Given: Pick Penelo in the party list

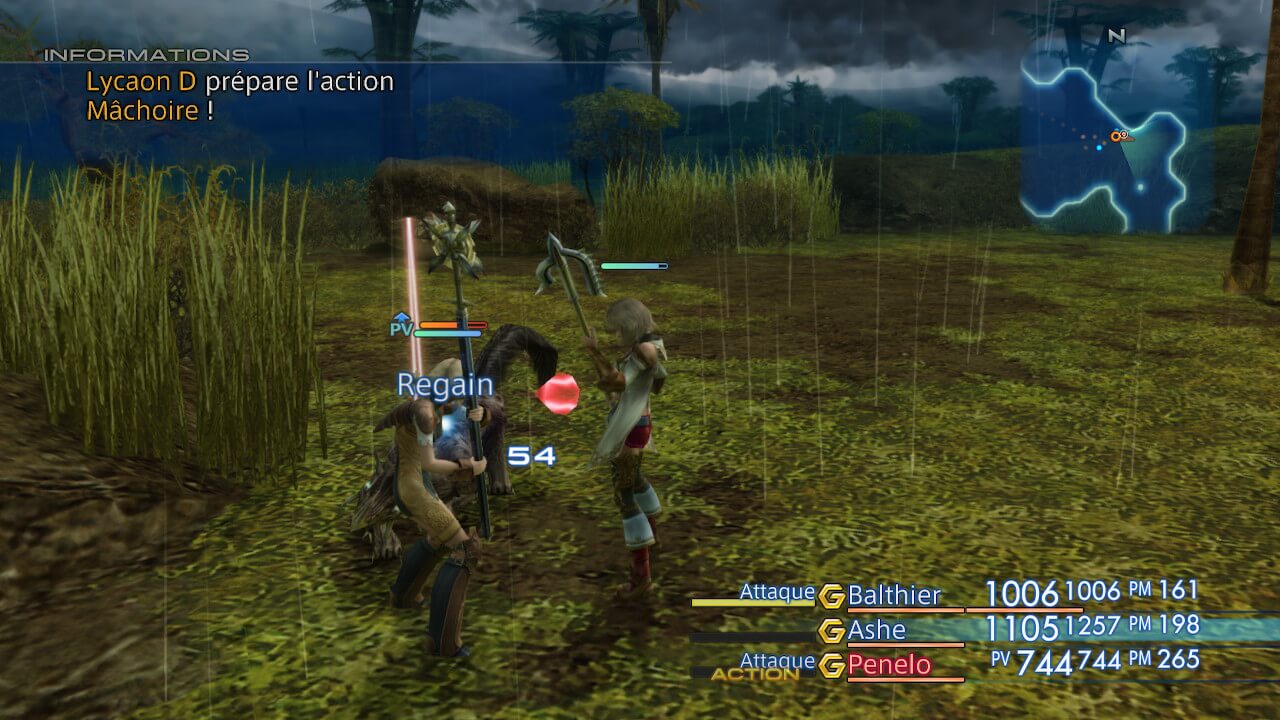Looking at the screenshot, I should [x=889, y=665].
